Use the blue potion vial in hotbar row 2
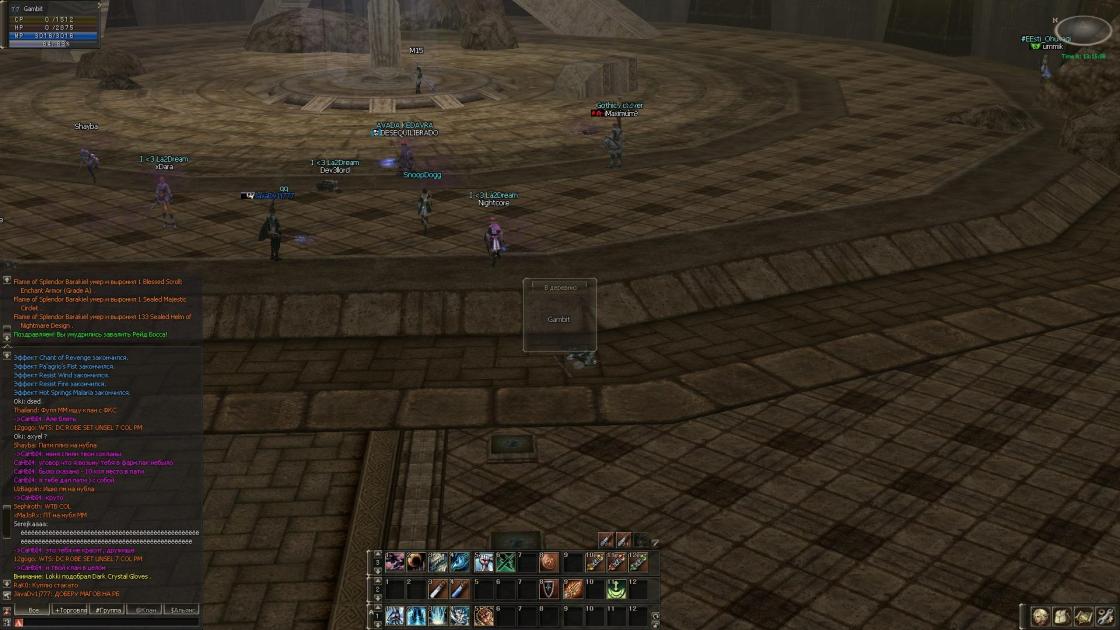Viewport: 1120px width, 630px height. click(x=459, y=590)
